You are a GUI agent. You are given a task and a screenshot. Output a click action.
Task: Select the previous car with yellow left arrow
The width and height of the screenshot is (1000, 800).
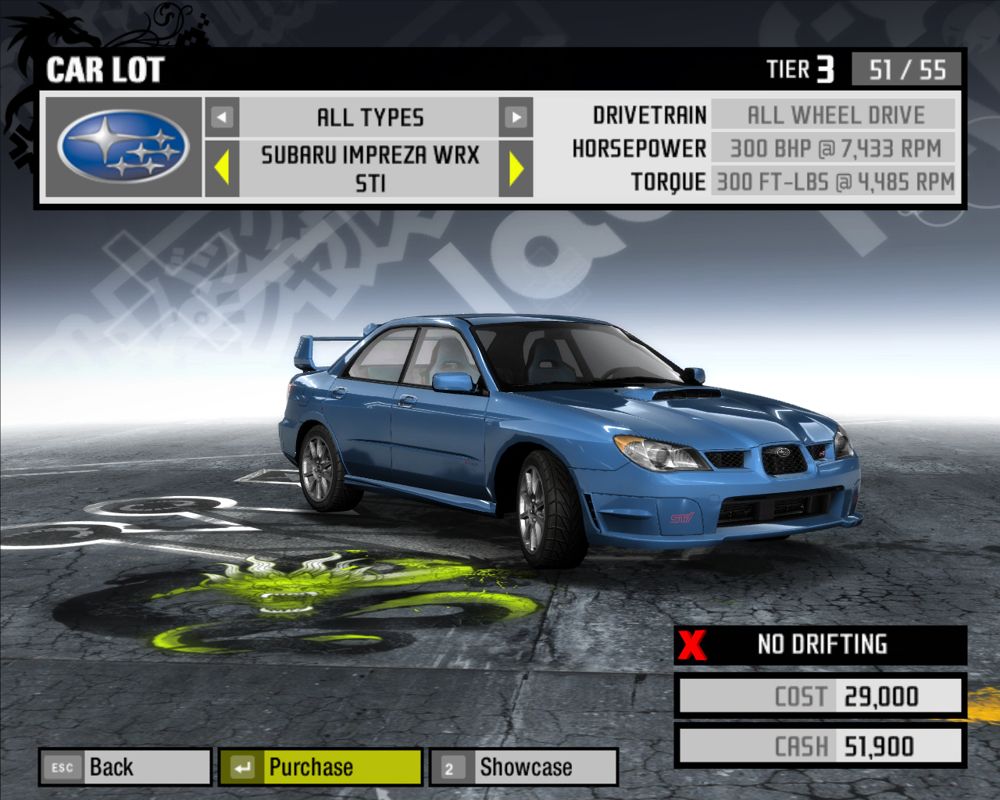(222, 168)
